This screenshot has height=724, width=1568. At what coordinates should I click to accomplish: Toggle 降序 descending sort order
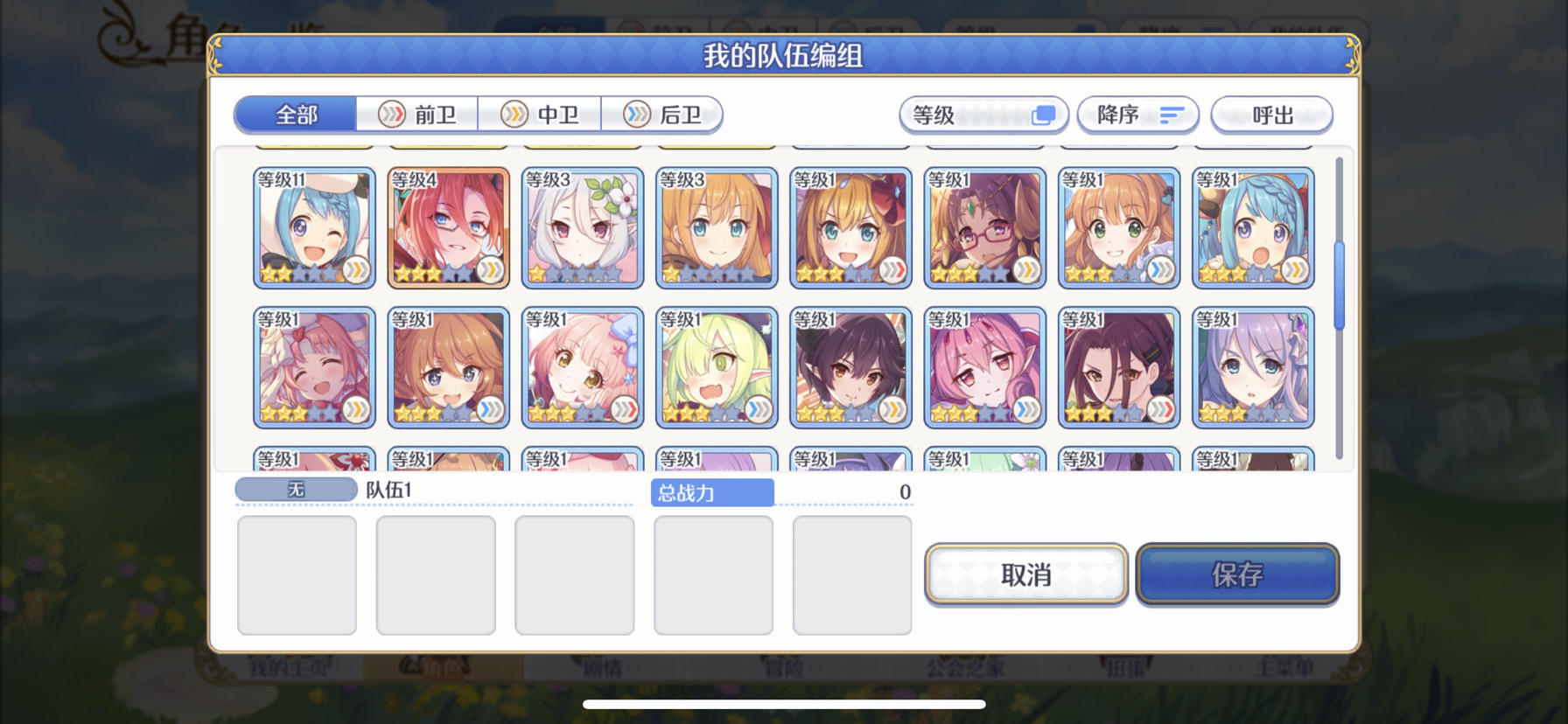pyautogui.click(x=1137, y=115)
